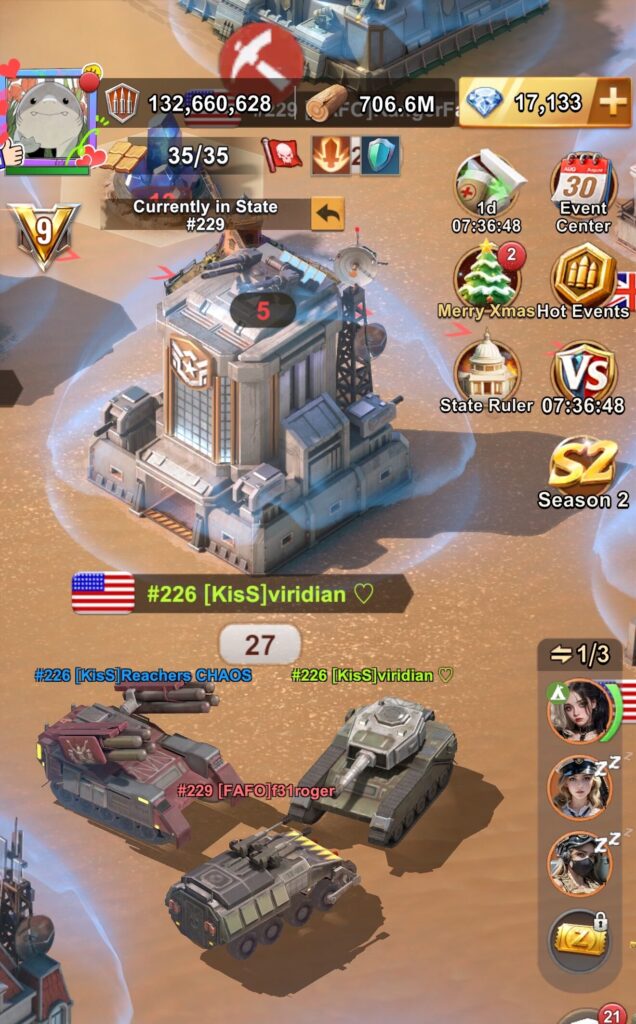View the blue shield buff icon
This screenshot has width=636, height=1024.
381,156
